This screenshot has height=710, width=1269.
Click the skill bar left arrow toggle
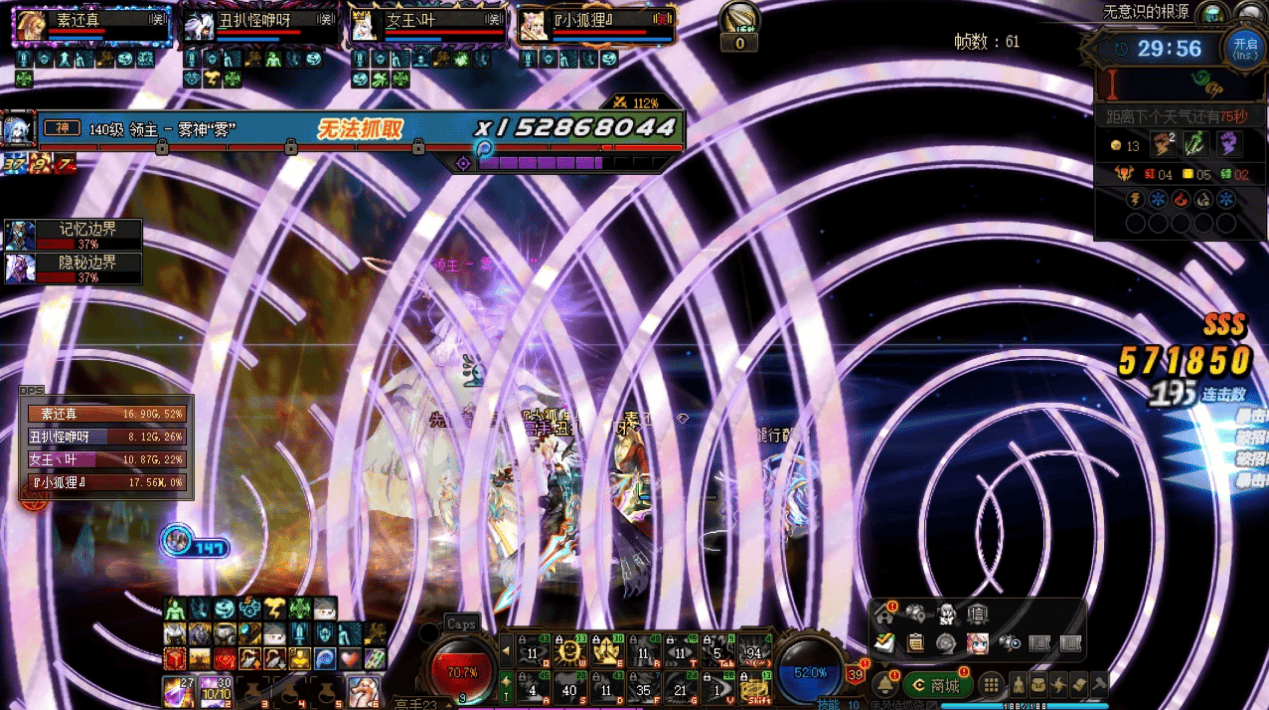pyautogui.click(x=506, y=651)
